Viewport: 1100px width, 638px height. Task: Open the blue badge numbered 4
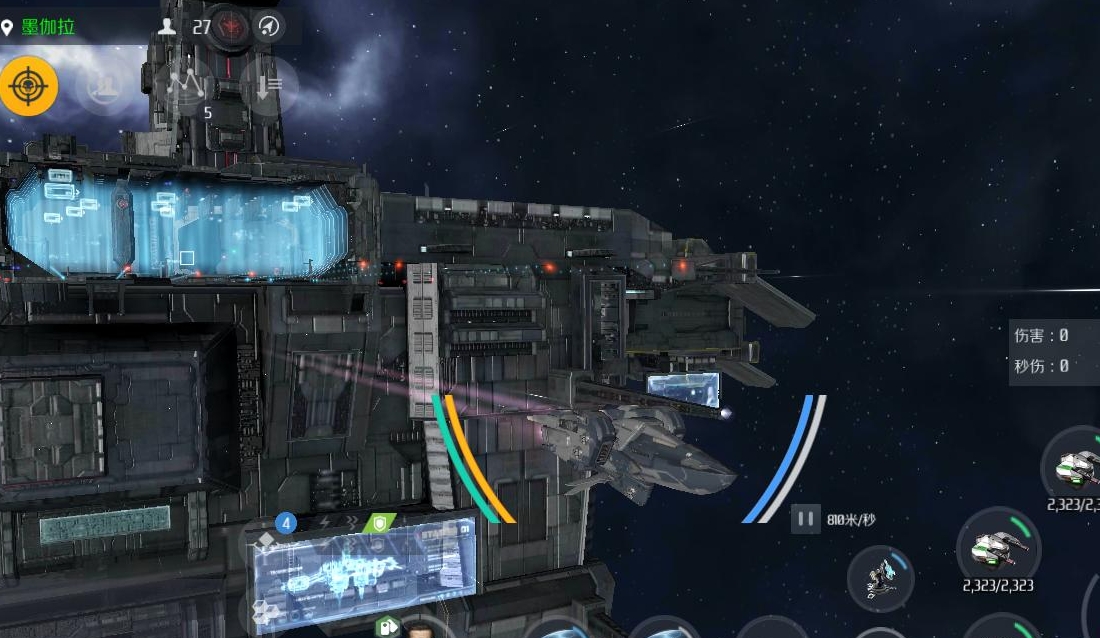point(287,522)
